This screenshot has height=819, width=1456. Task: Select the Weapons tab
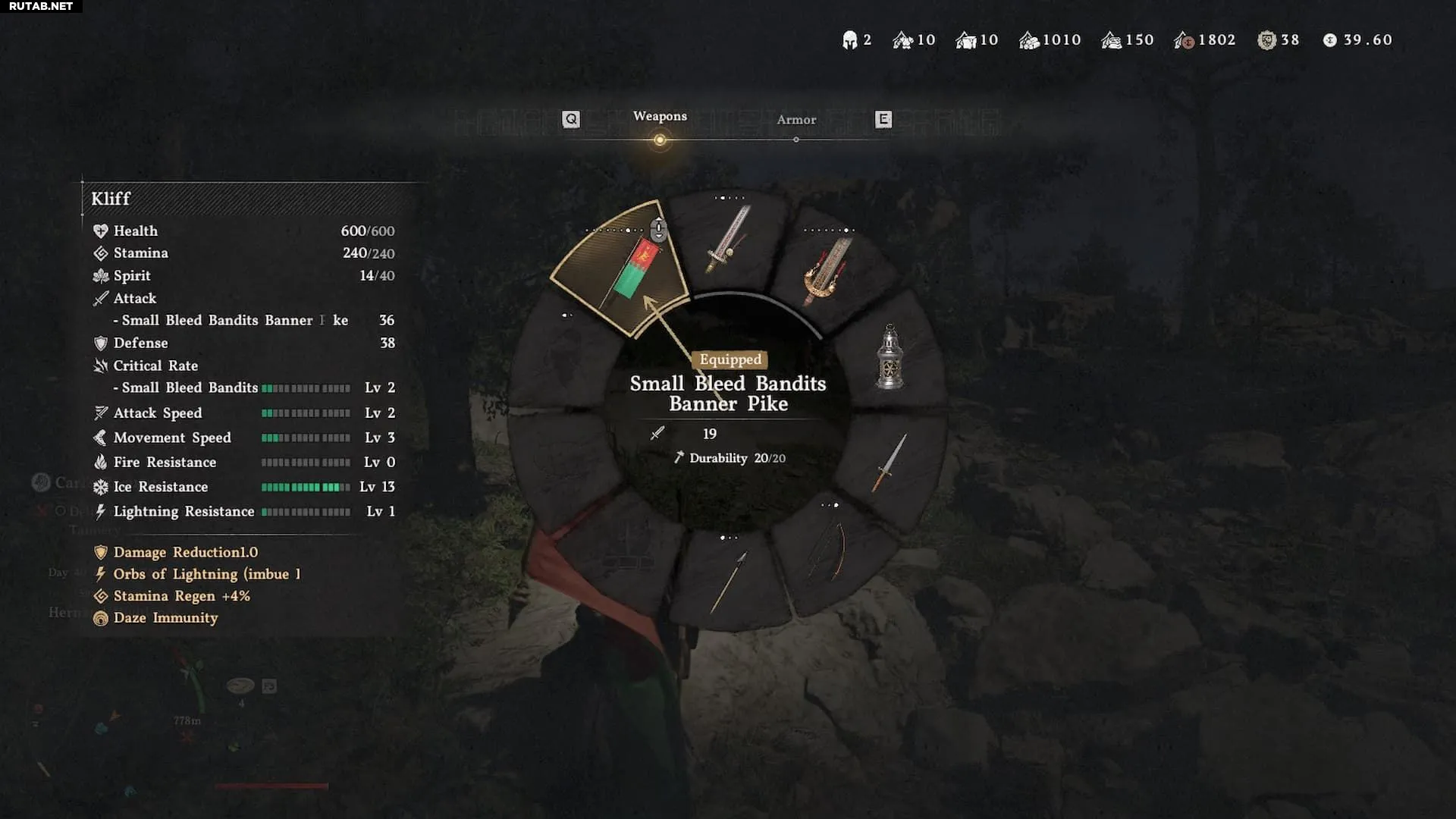[x=660, y=117]
